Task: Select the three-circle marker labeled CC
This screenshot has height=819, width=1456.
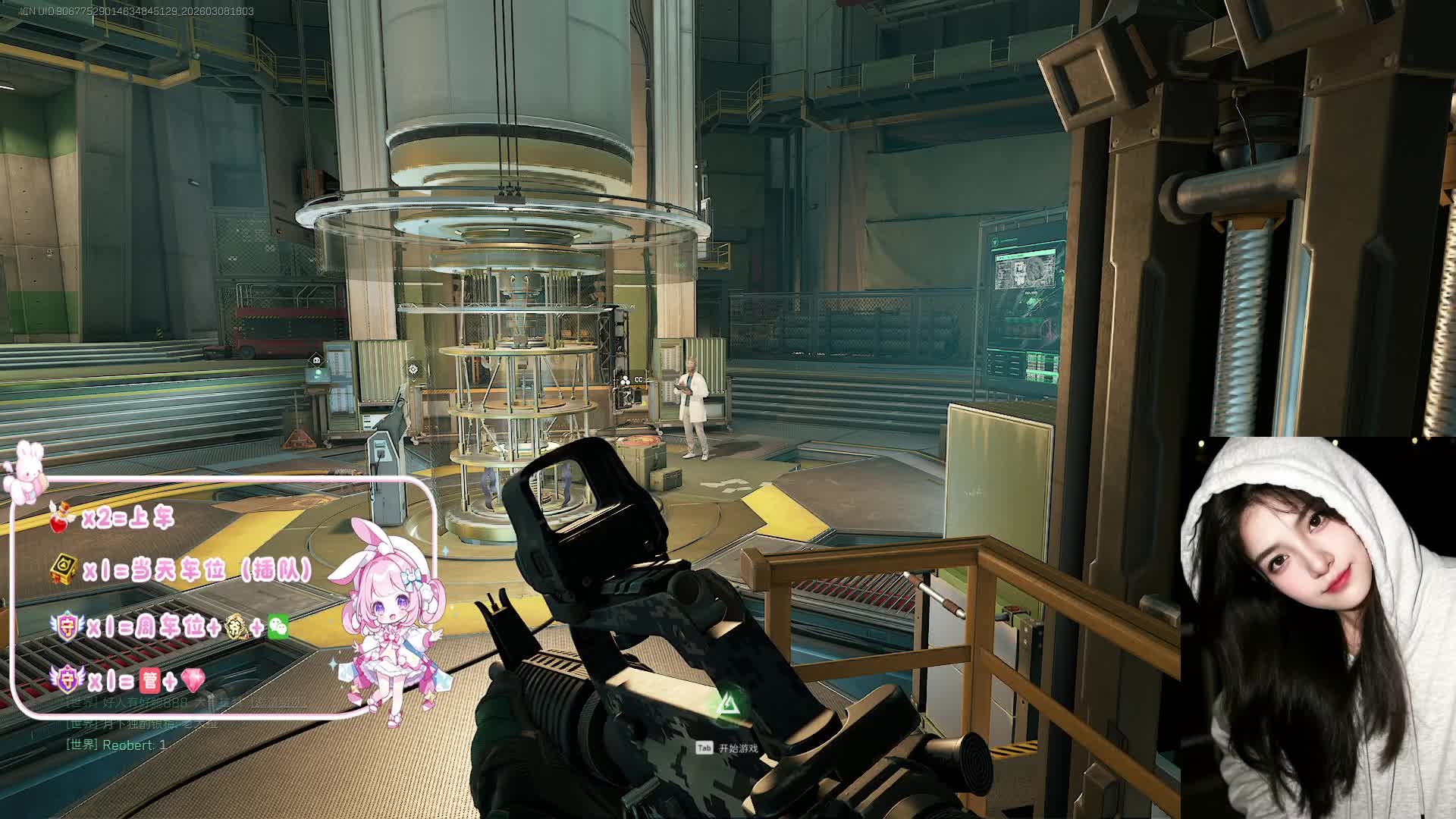Action: click(625, 380)
